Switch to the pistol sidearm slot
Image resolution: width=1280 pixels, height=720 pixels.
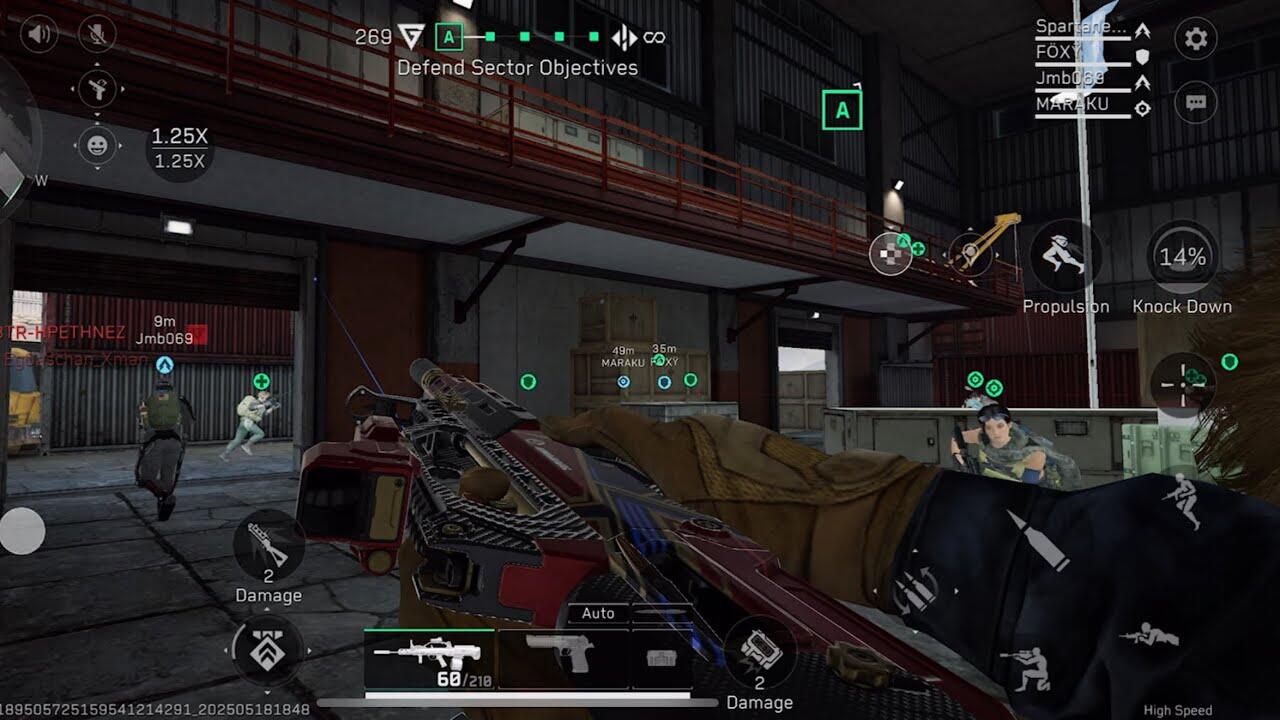(x=562, y=654)
